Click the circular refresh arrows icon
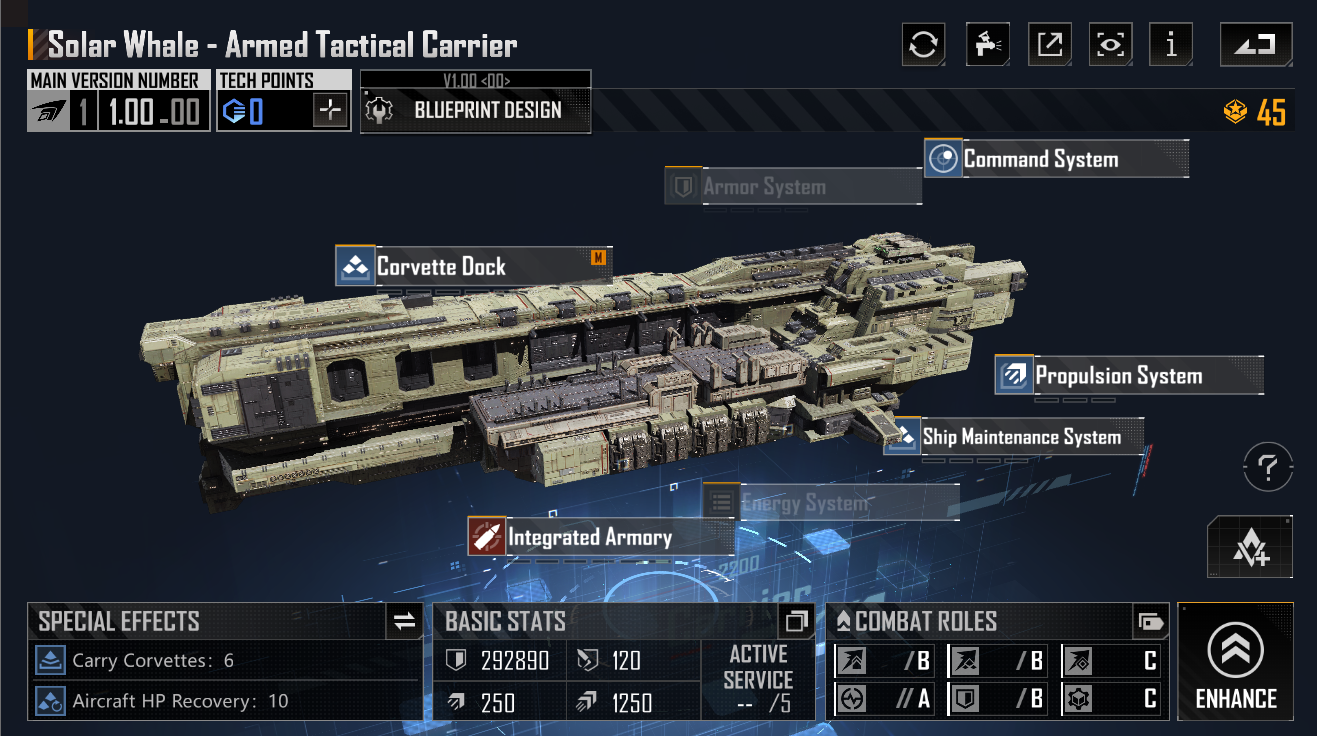Viewport: 1317px width, 736px height. click(924, 45)
